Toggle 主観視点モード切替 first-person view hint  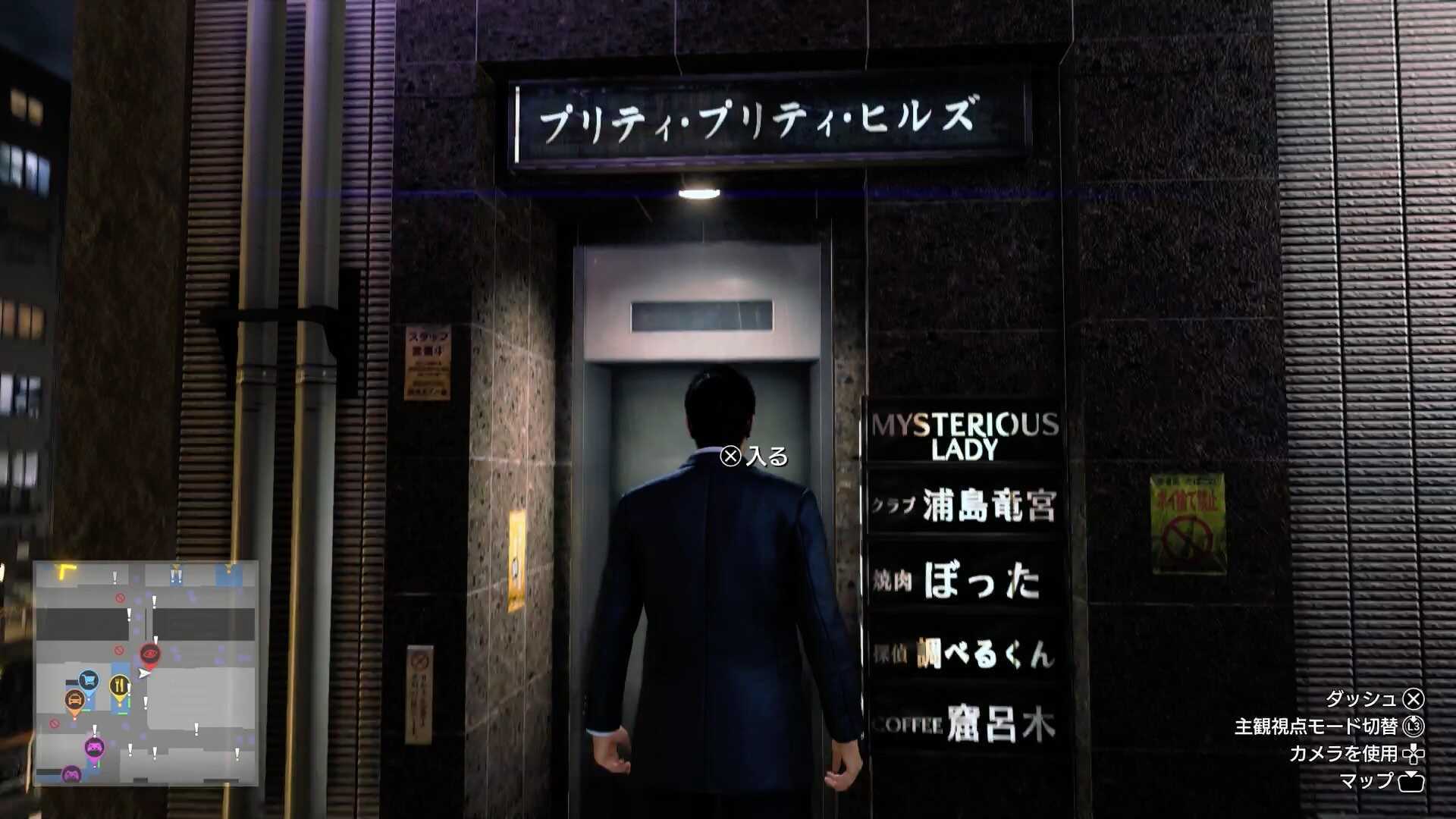(x=1314, y=726)
